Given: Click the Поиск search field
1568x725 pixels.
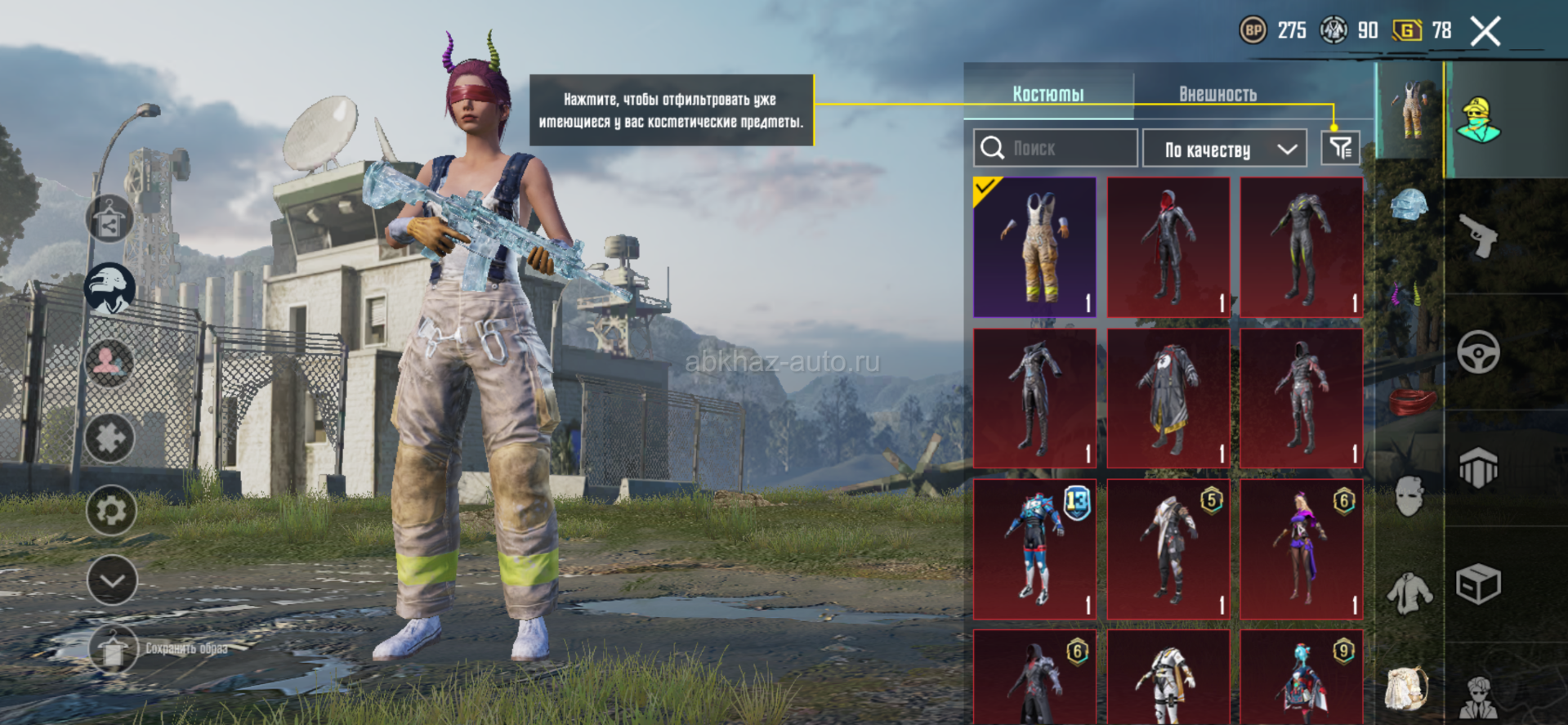Looking at the screenshot, I should point(1056,148).
